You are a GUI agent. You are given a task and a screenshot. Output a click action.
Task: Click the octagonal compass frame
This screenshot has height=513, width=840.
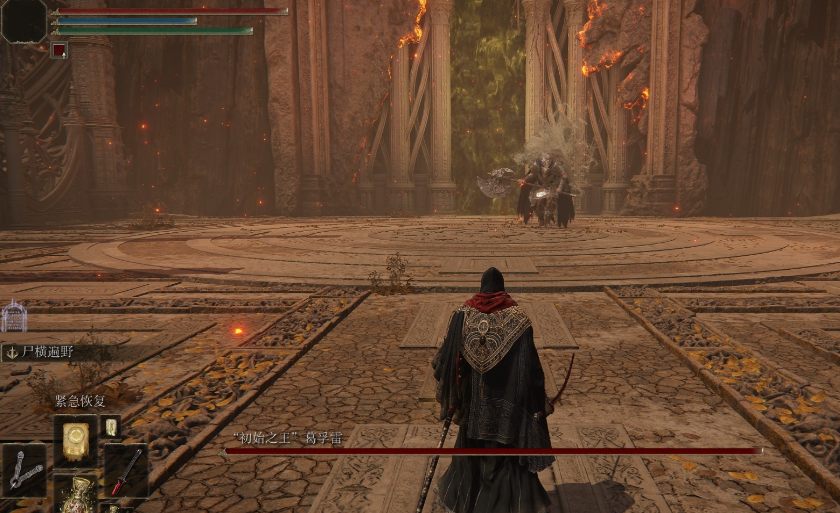[x=23, y=20]
